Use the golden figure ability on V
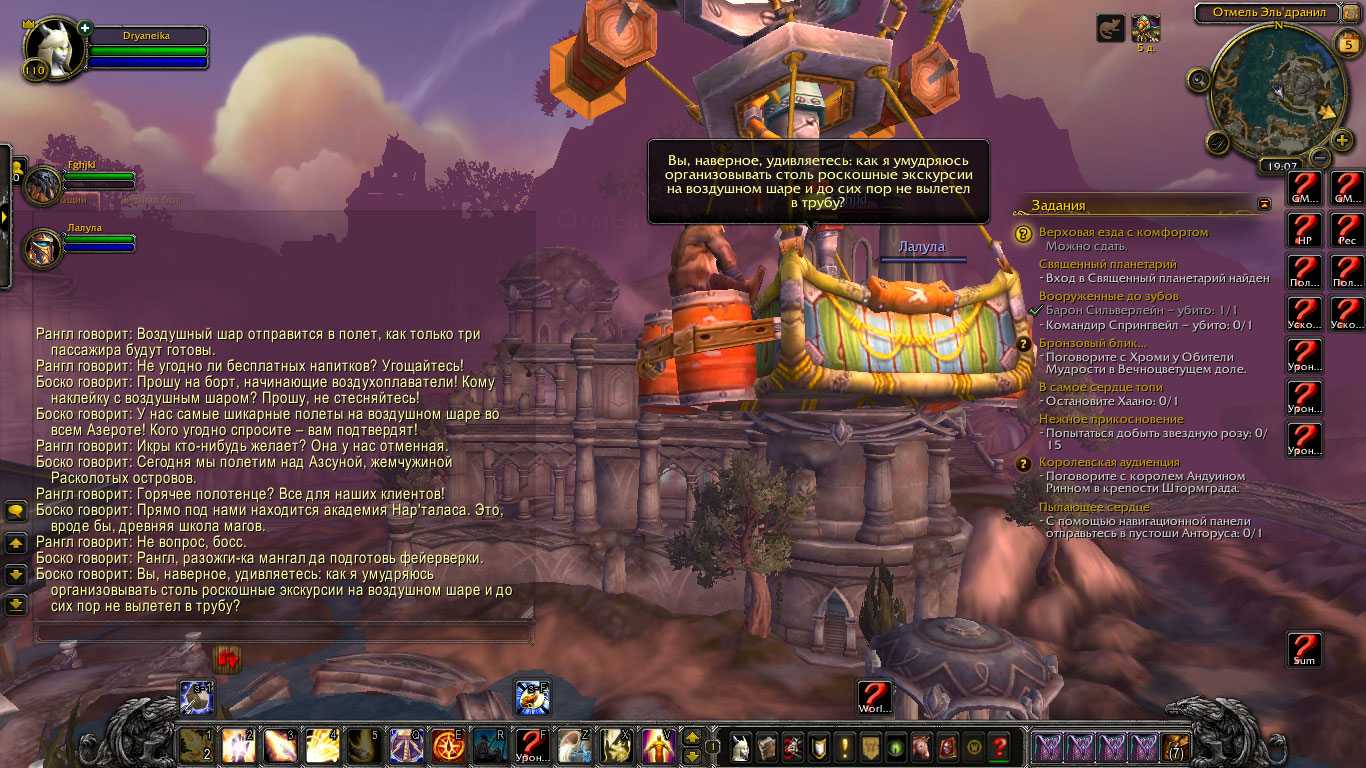This screenshot has width=1366, height=768. (x=658, y=745)
